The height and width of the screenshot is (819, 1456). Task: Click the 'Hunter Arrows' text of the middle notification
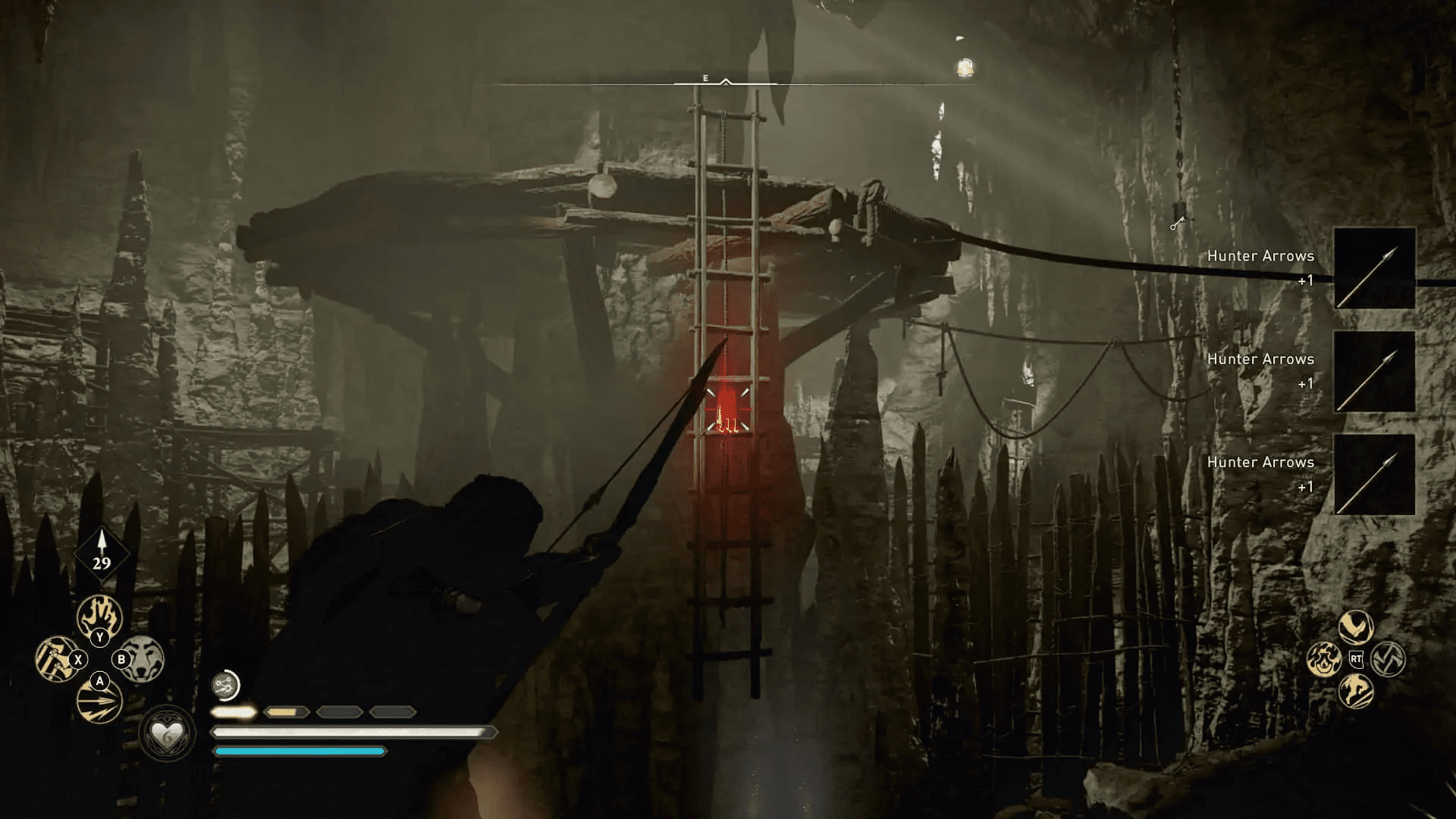point(1260,359)
